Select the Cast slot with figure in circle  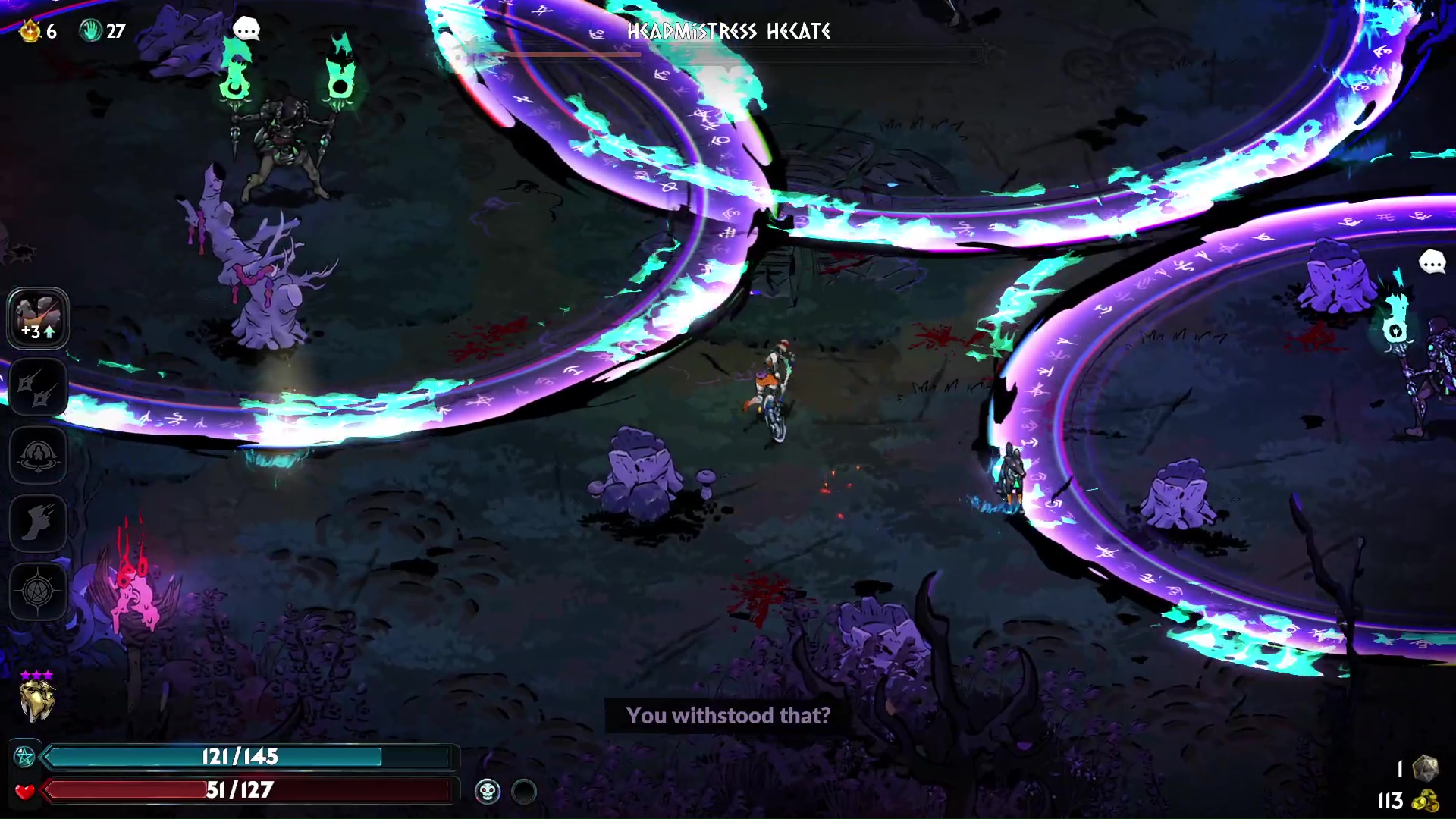38,455
